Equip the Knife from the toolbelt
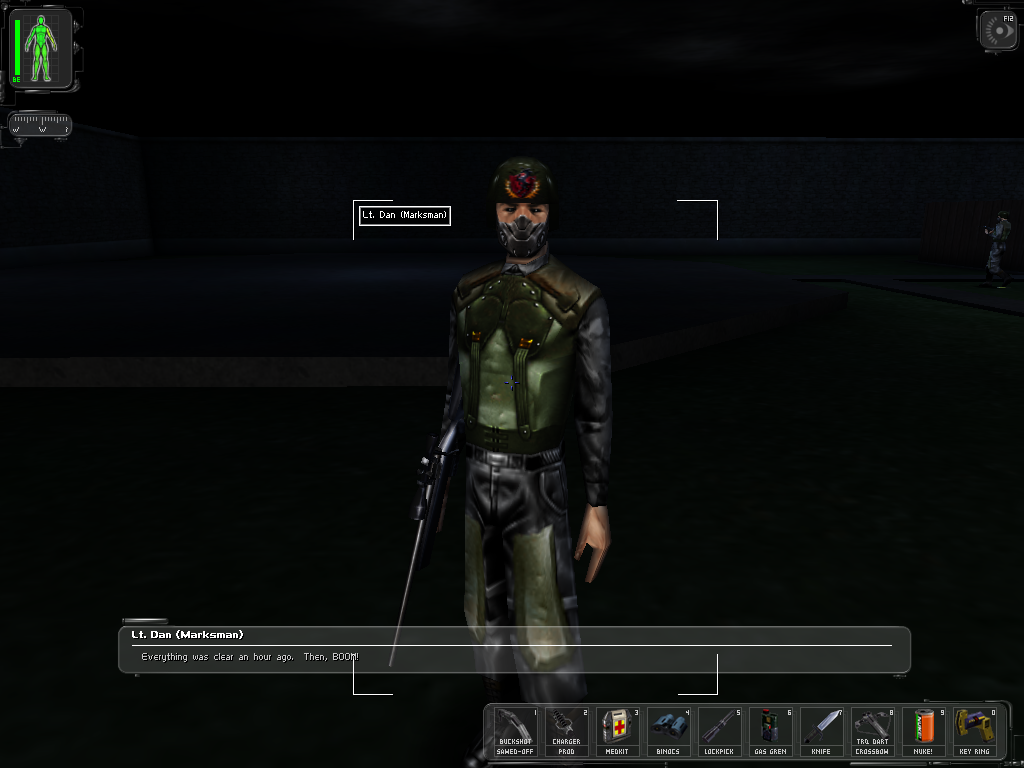The height and width of the screenshot is (768, 1024). click(x=821, y=731)
